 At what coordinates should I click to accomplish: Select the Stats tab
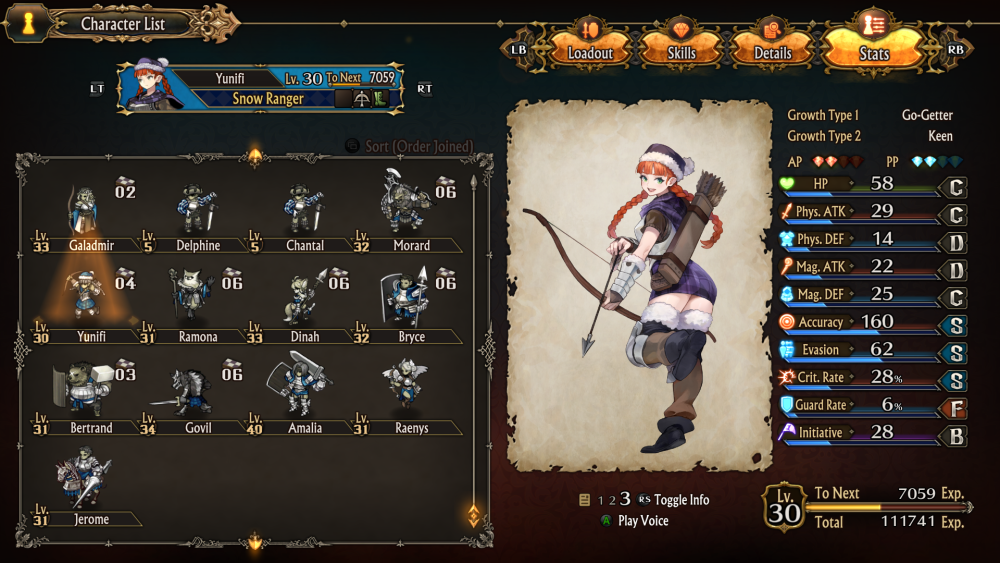(x=873, y=49)
